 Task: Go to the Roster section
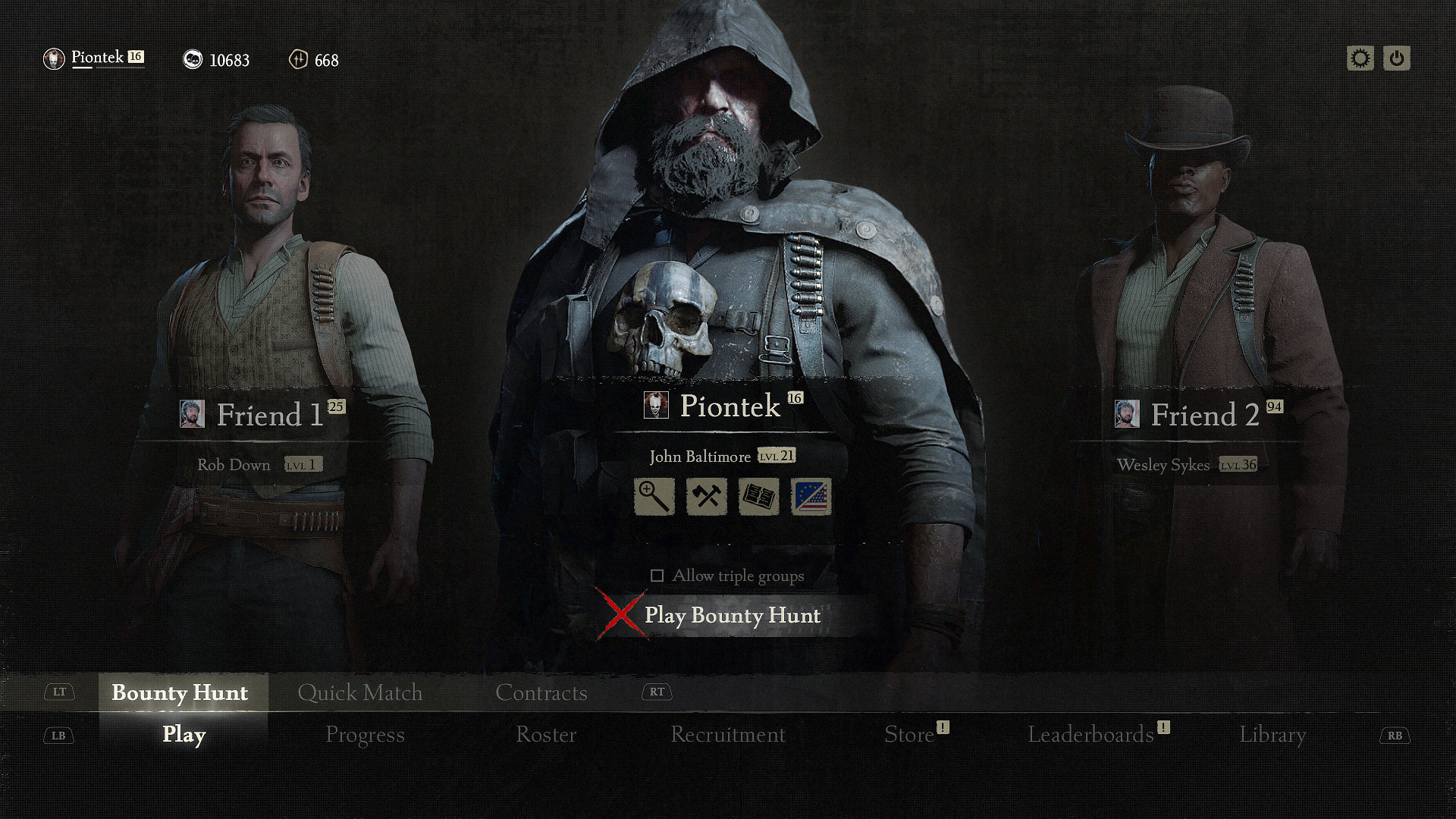tap(546, 735)
